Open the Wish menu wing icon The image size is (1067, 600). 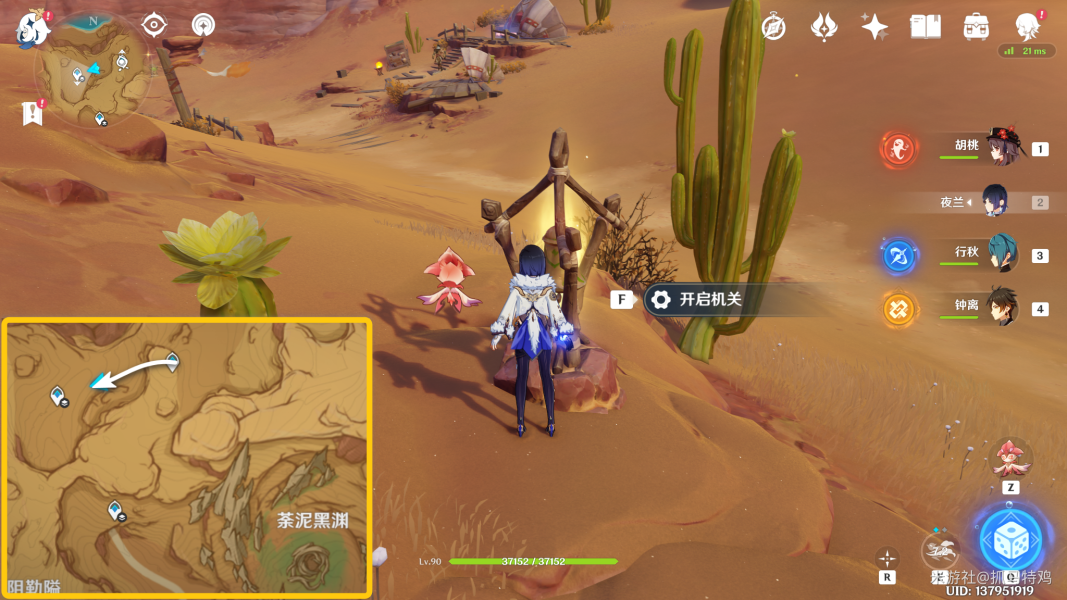click(824, 27)
